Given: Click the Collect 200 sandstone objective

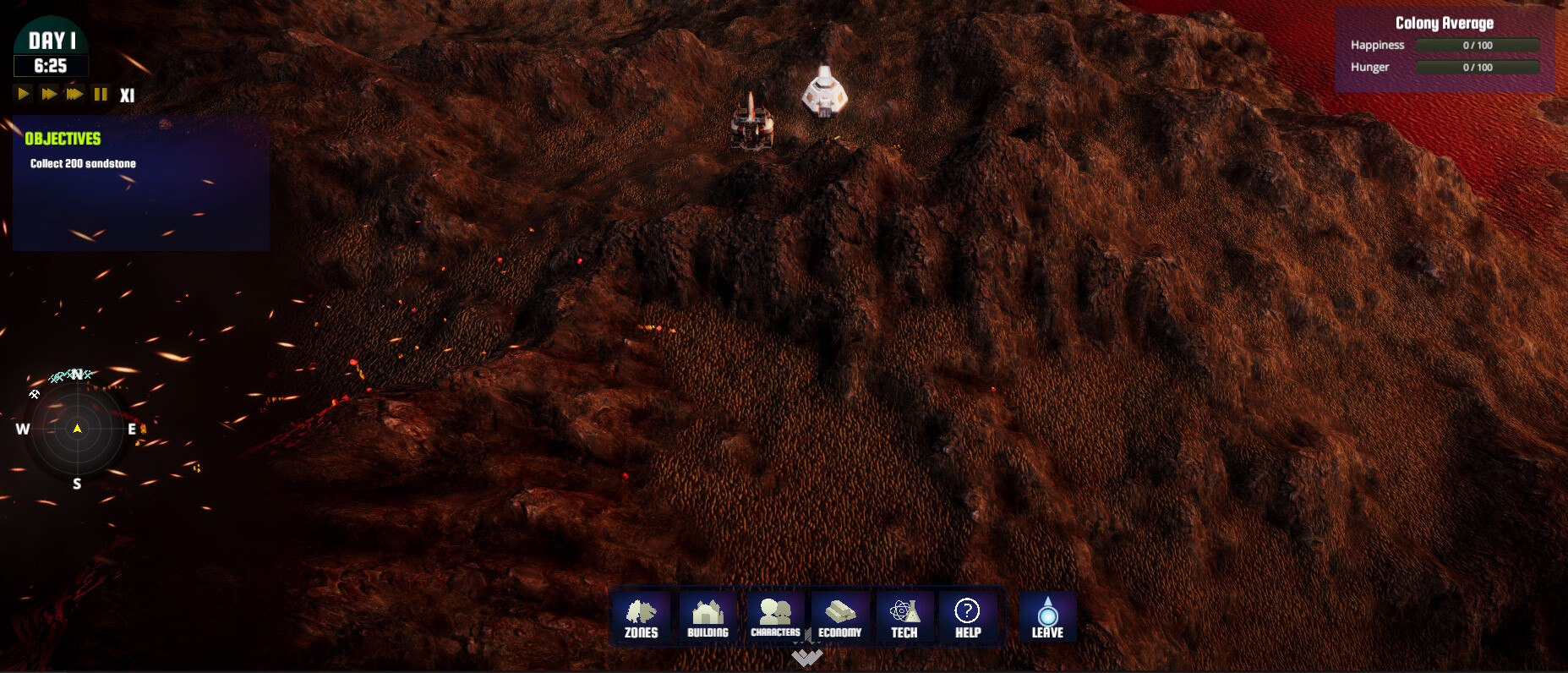Looking at the screenshot, I should pos(84,163).
